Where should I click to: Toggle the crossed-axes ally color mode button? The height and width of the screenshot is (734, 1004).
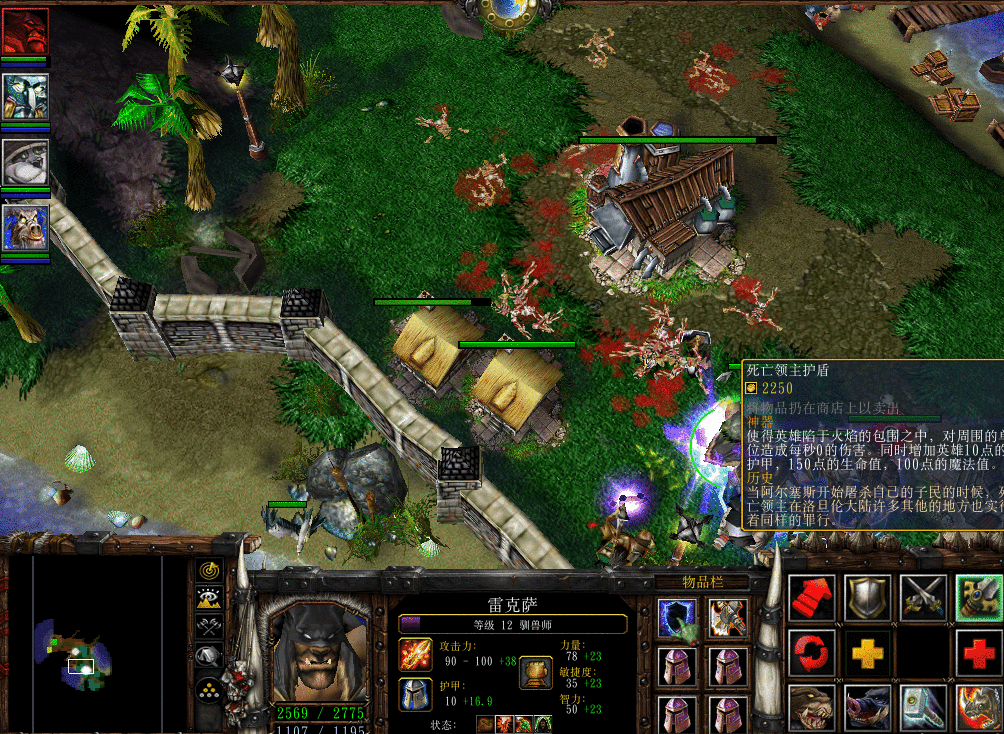209,627
